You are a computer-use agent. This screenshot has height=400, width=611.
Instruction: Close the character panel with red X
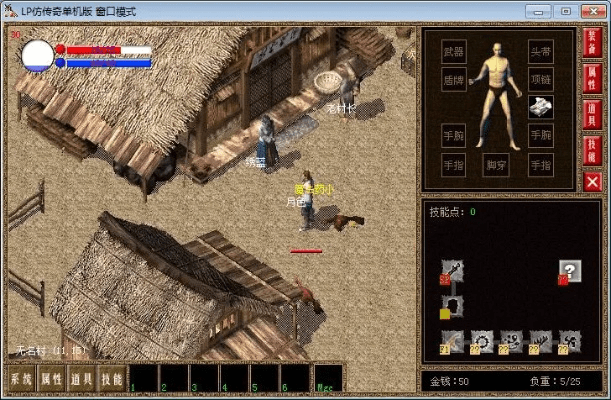(592, 181)
